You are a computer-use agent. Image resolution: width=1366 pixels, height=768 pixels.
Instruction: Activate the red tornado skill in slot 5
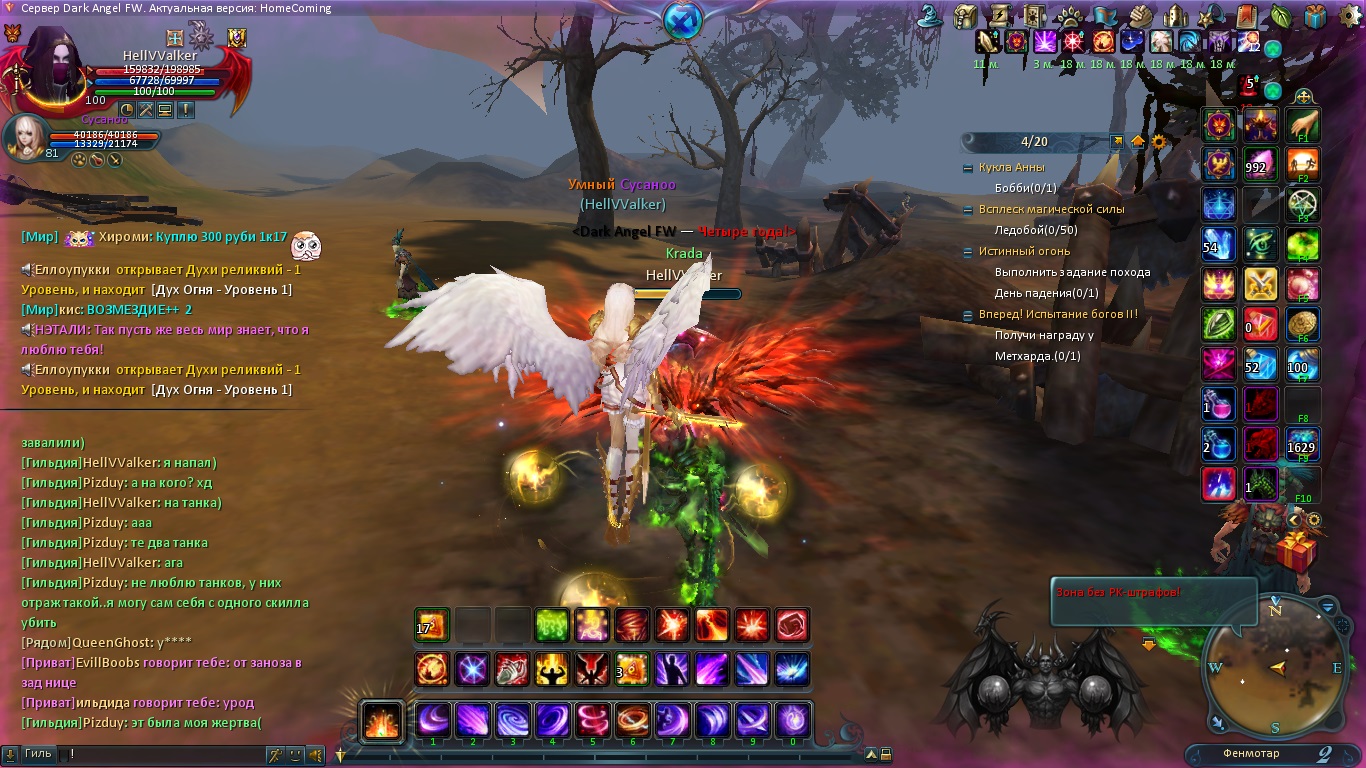pos(592,720)
